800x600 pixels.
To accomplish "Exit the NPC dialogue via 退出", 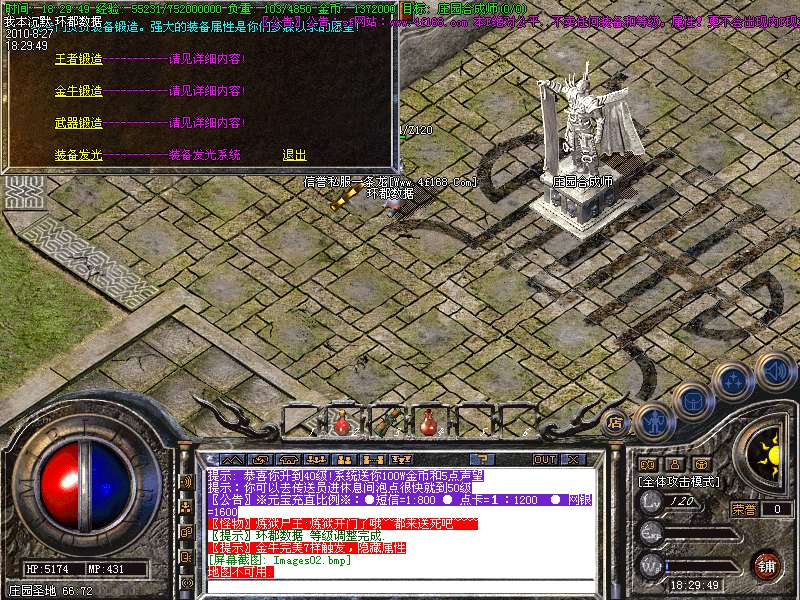I will coord(294,155).
